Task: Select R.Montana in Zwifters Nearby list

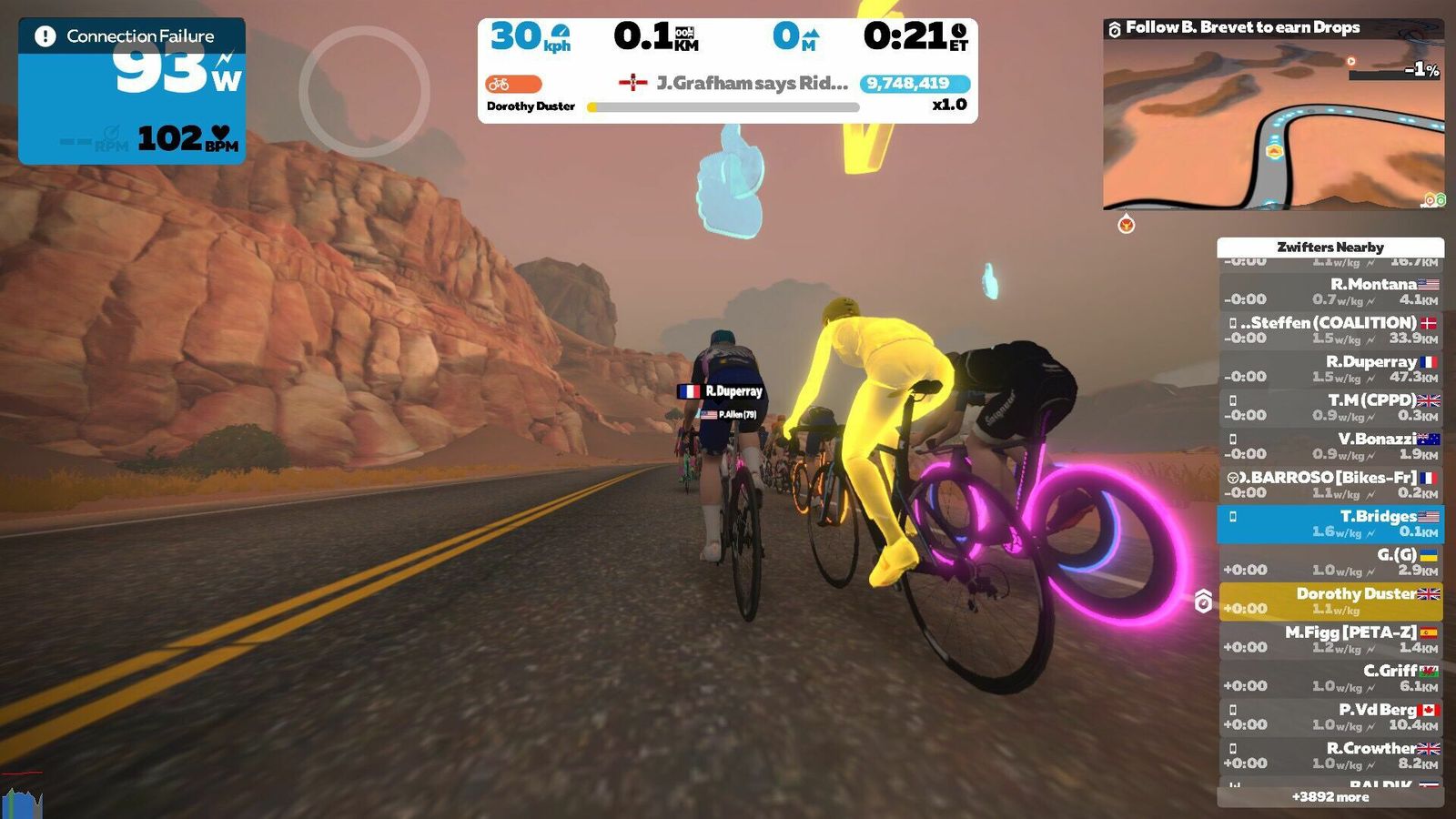Action: pyautogui.click(x=1330, y=291)
